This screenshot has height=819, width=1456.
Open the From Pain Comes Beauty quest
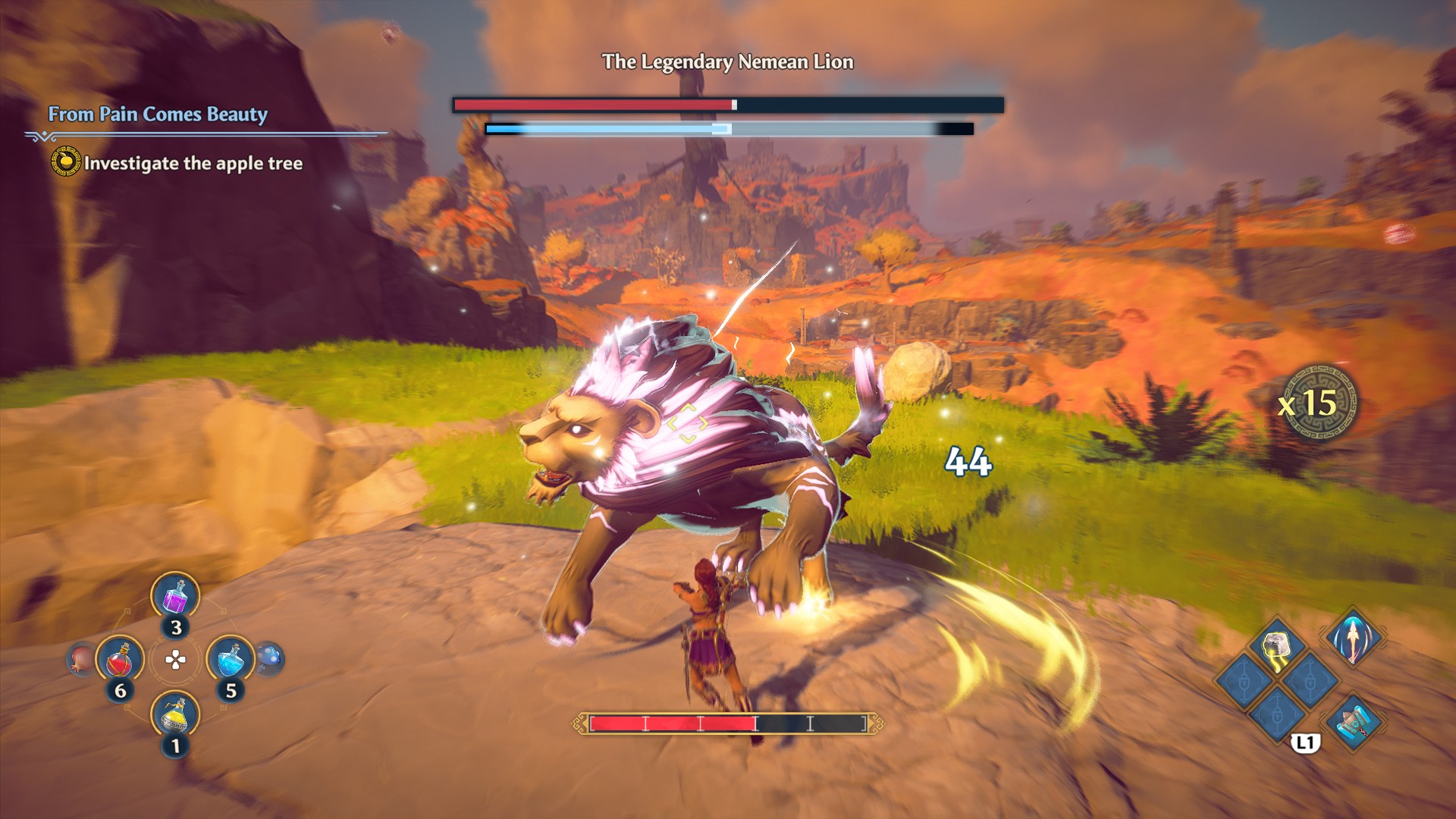coord(158,115)
